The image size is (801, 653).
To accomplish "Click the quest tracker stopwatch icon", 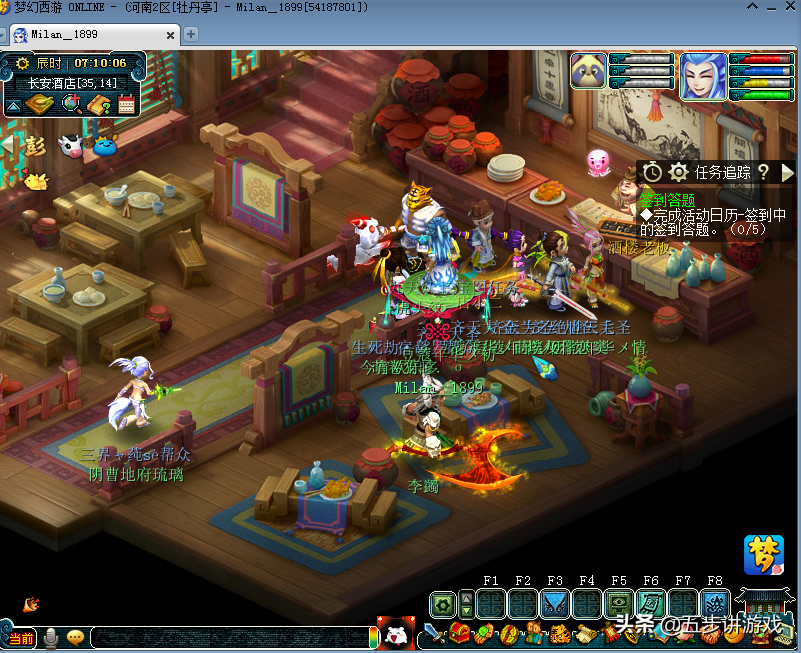I will (652, 172).
